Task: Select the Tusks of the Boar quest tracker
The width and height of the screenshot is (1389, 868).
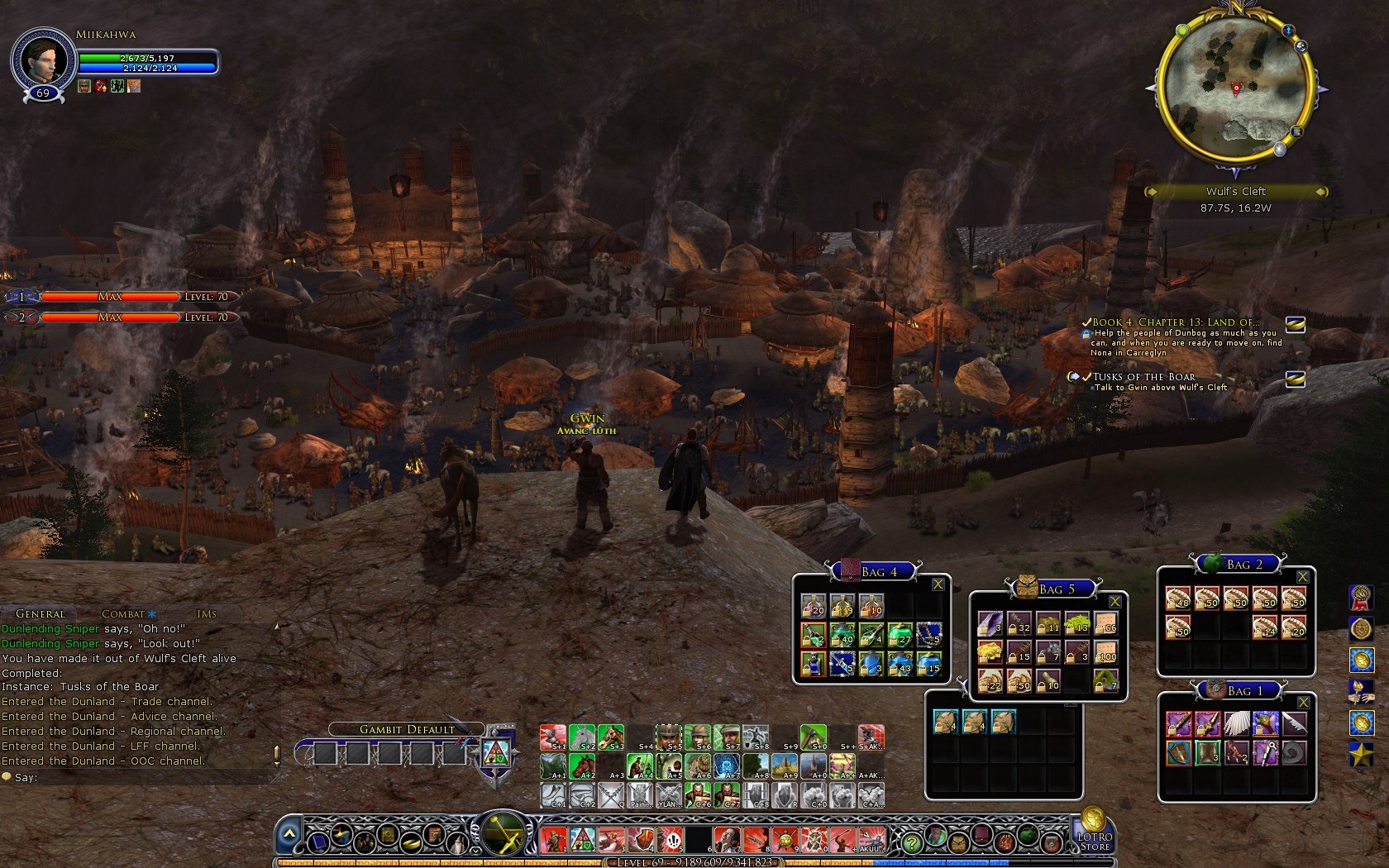Action: click(x=1143, y=377)
